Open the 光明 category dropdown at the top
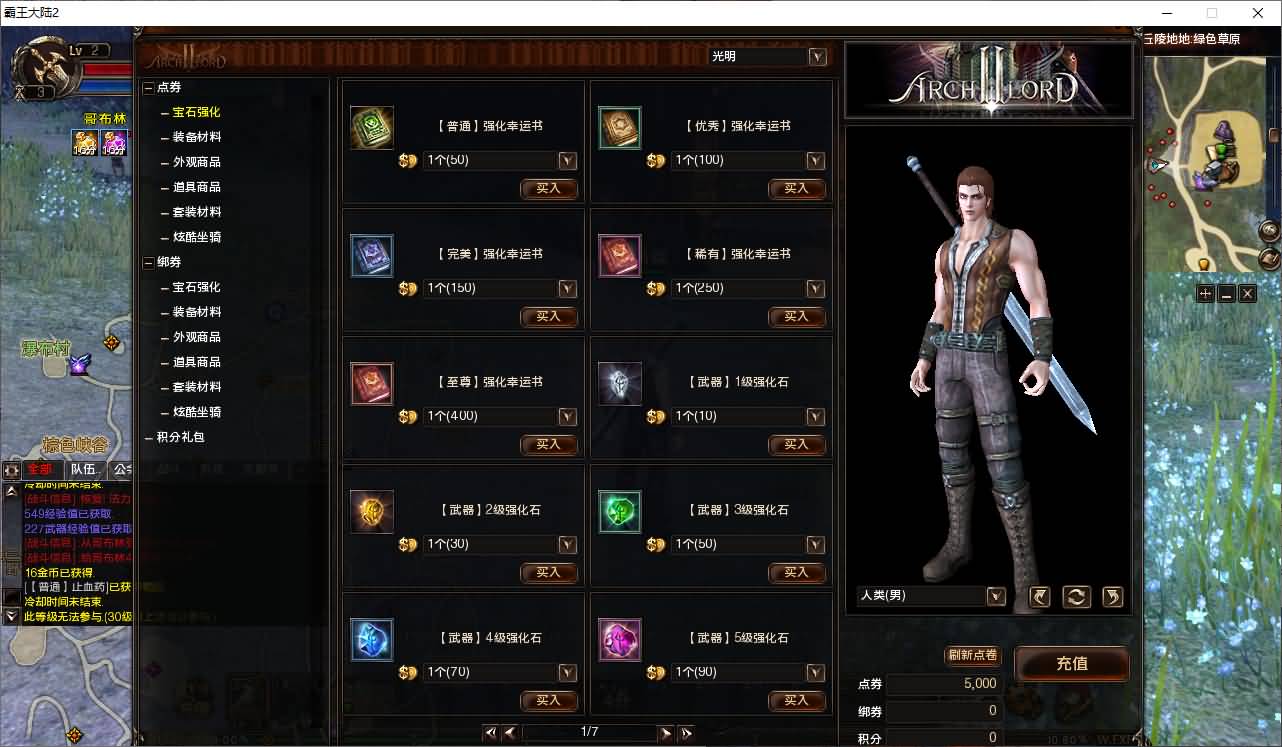Image resolution: width=1282 pixels, height=747 pixels. pyautogui.click(x=818, y=57)
